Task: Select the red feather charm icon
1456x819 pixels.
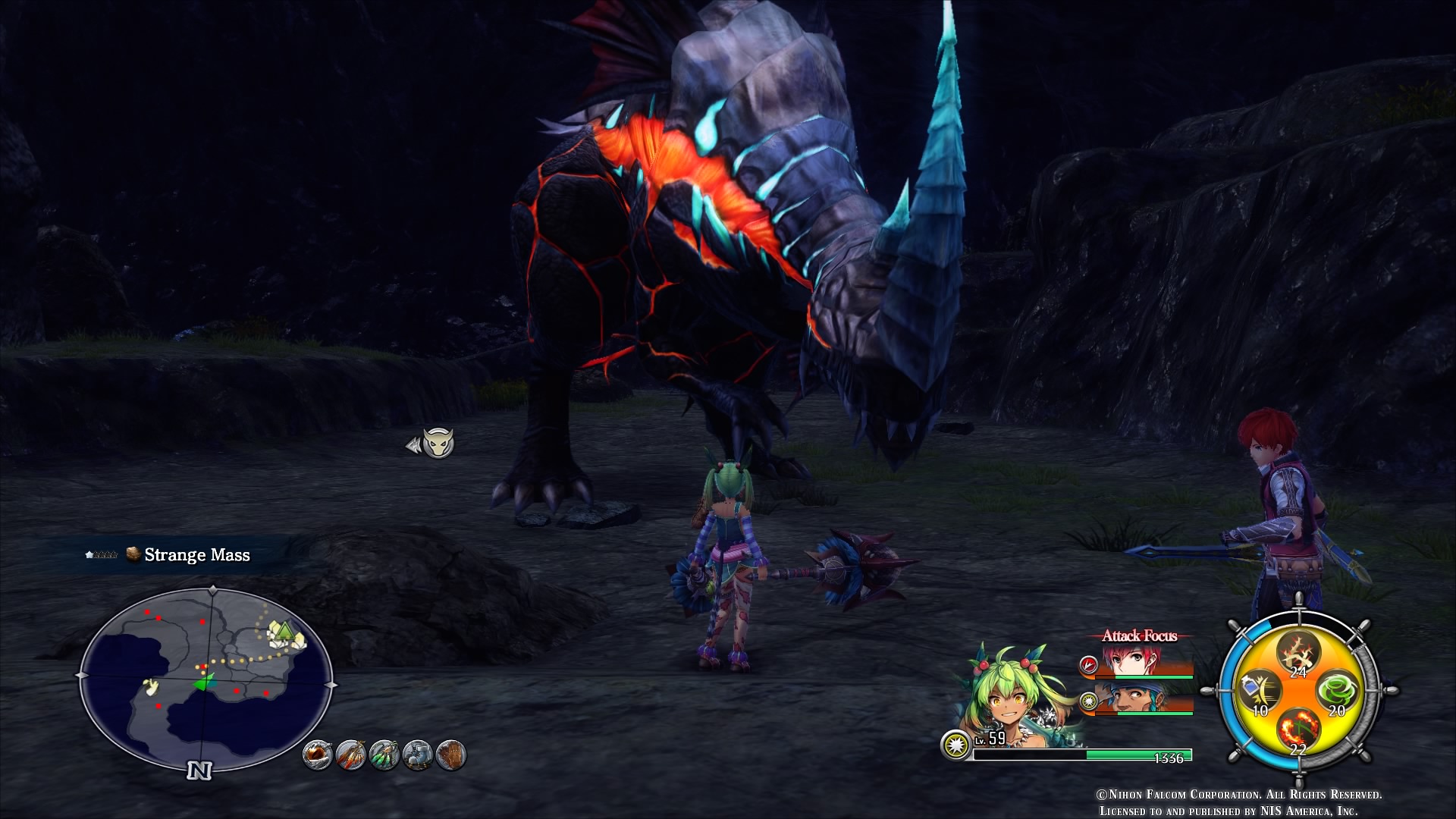Action: 351,755
